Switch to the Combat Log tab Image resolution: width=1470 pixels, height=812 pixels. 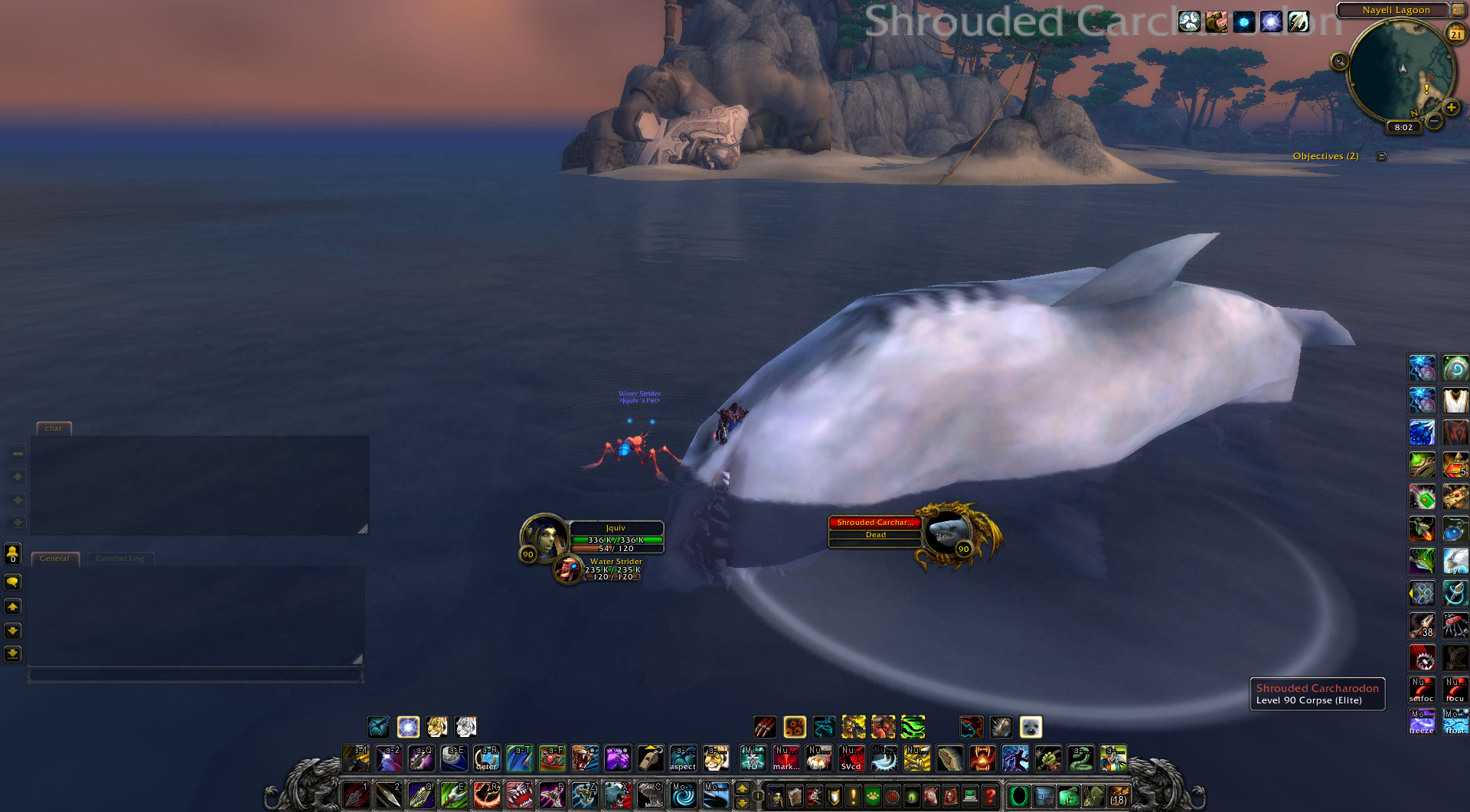click(120, 559)
